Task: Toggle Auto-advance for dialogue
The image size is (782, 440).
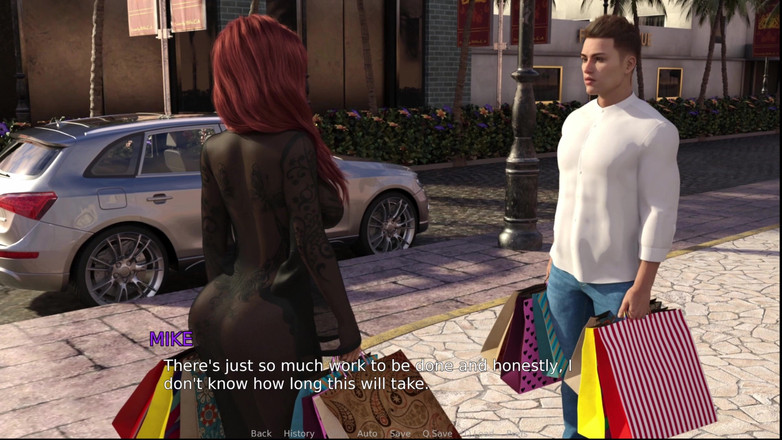Action: 367,433
